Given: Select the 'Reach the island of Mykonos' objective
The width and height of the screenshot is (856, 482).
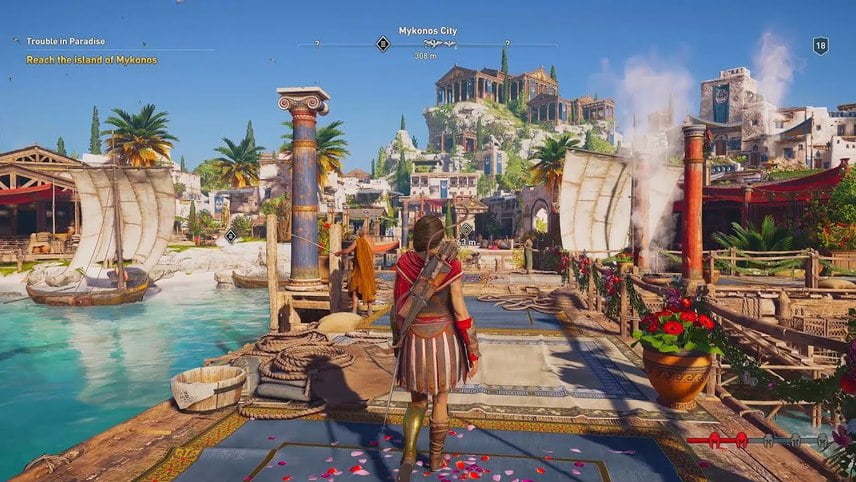Looking at the screenshot, I should pos(92,60).
